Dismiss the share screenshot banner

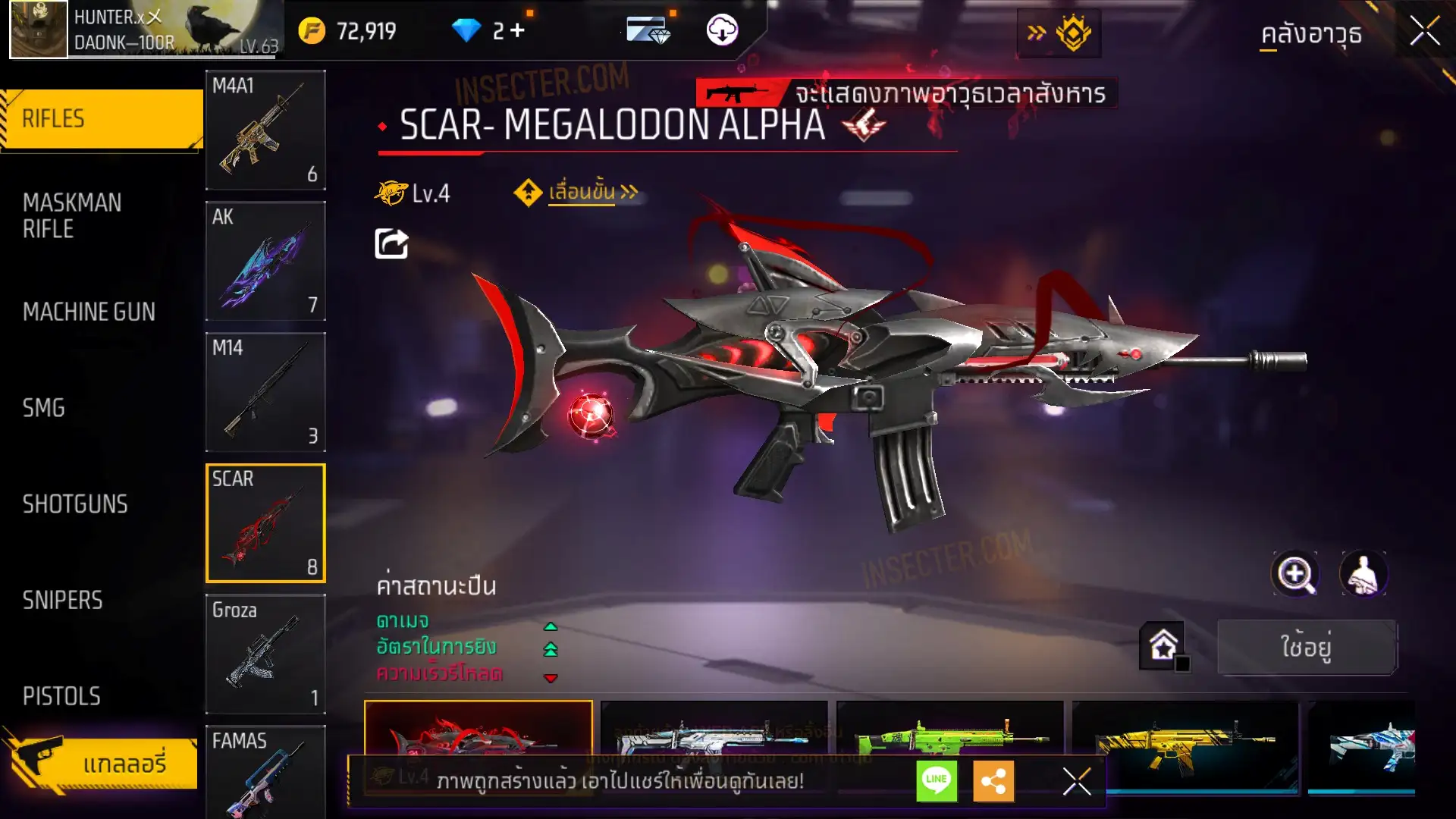[x=1076, y=781]
